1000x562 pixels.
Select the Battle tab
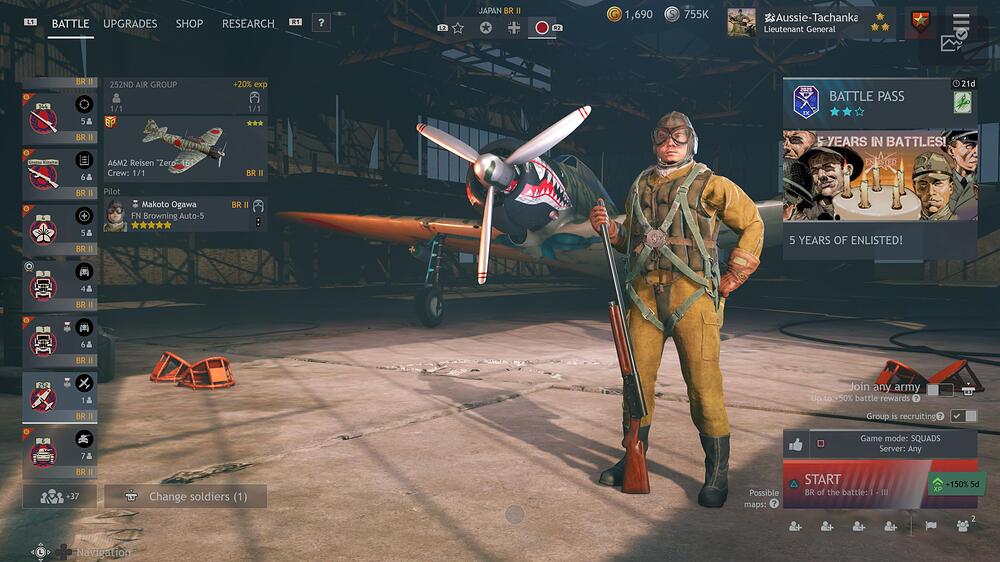pyautogui.click(x=70, y=23)
